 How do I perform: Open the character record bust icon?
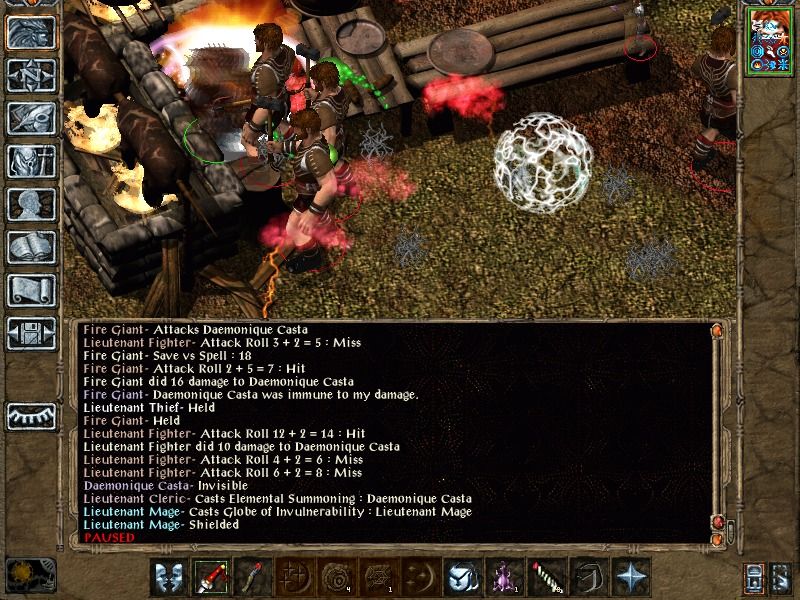click(31, 204)
